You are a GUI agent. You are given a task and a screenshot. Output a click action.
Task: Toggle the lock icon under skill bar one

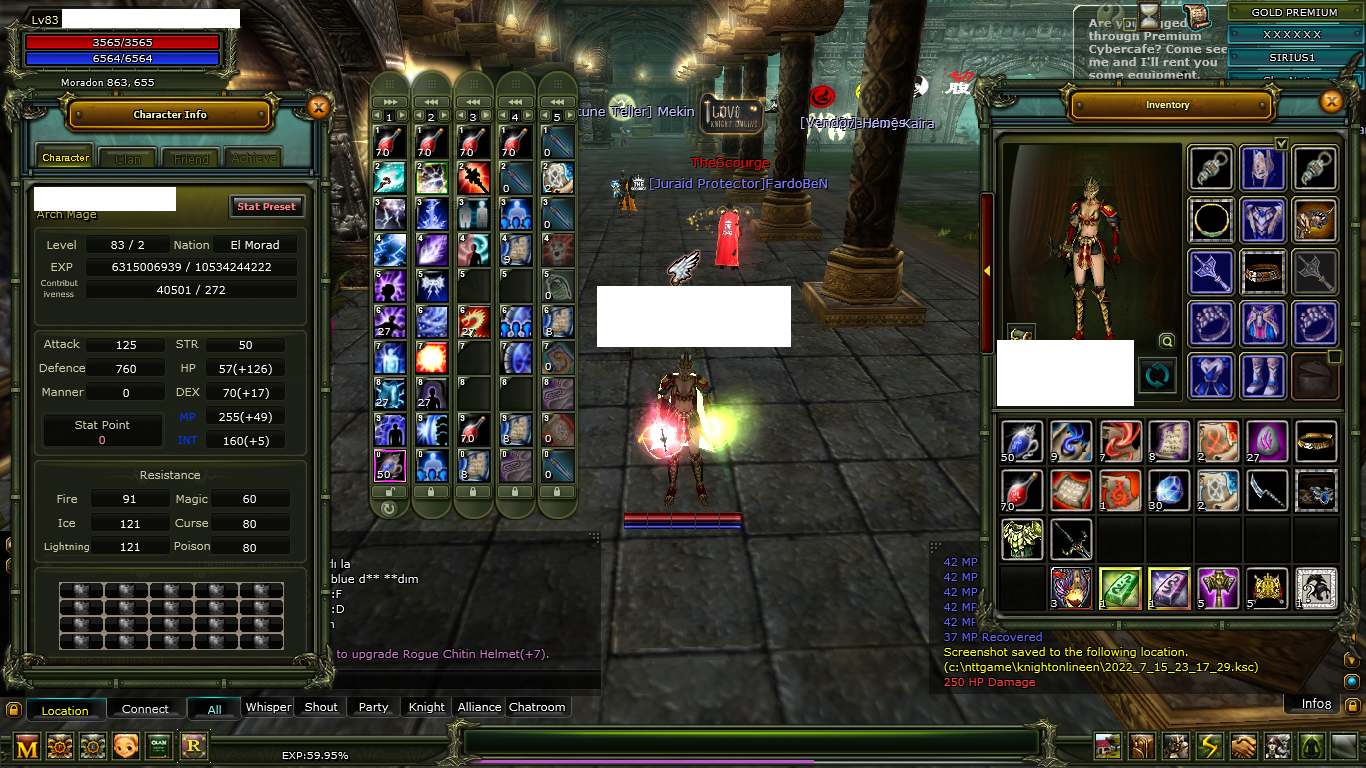390,491
